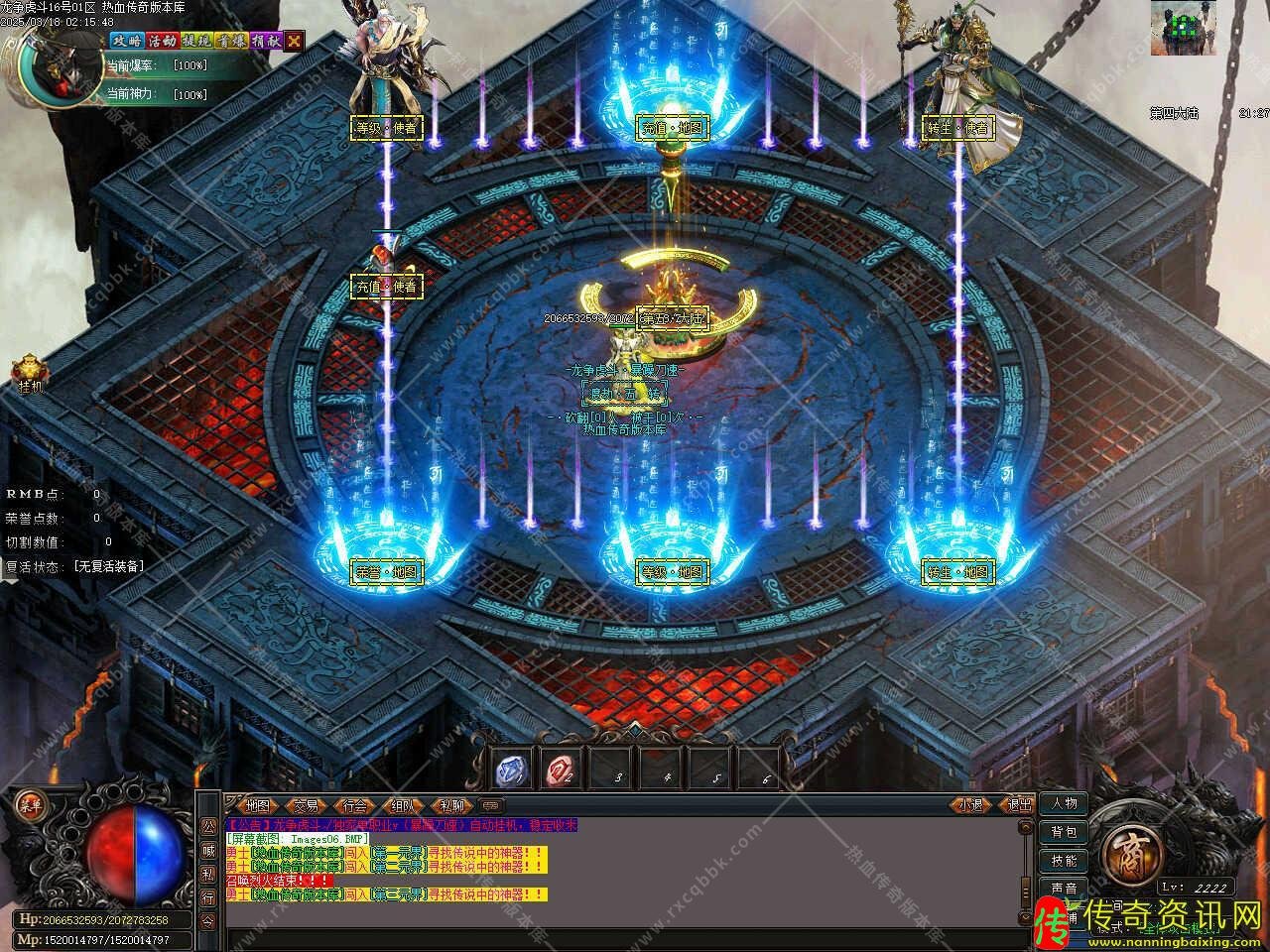Click the minimap in the top-right corner
This screenshot has height=952, width=1270.
1185,28
